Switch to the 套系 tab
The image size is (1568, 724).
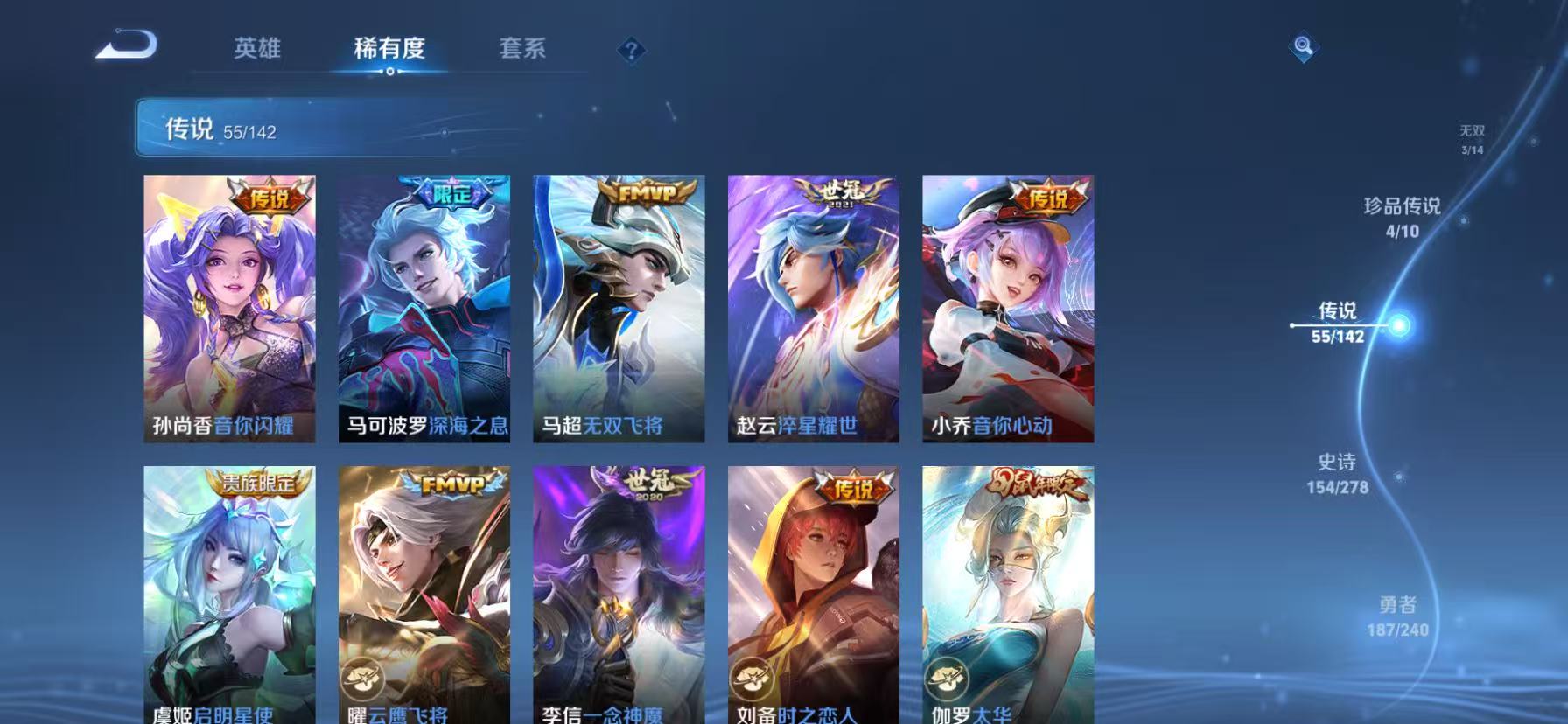pos(523,50)
